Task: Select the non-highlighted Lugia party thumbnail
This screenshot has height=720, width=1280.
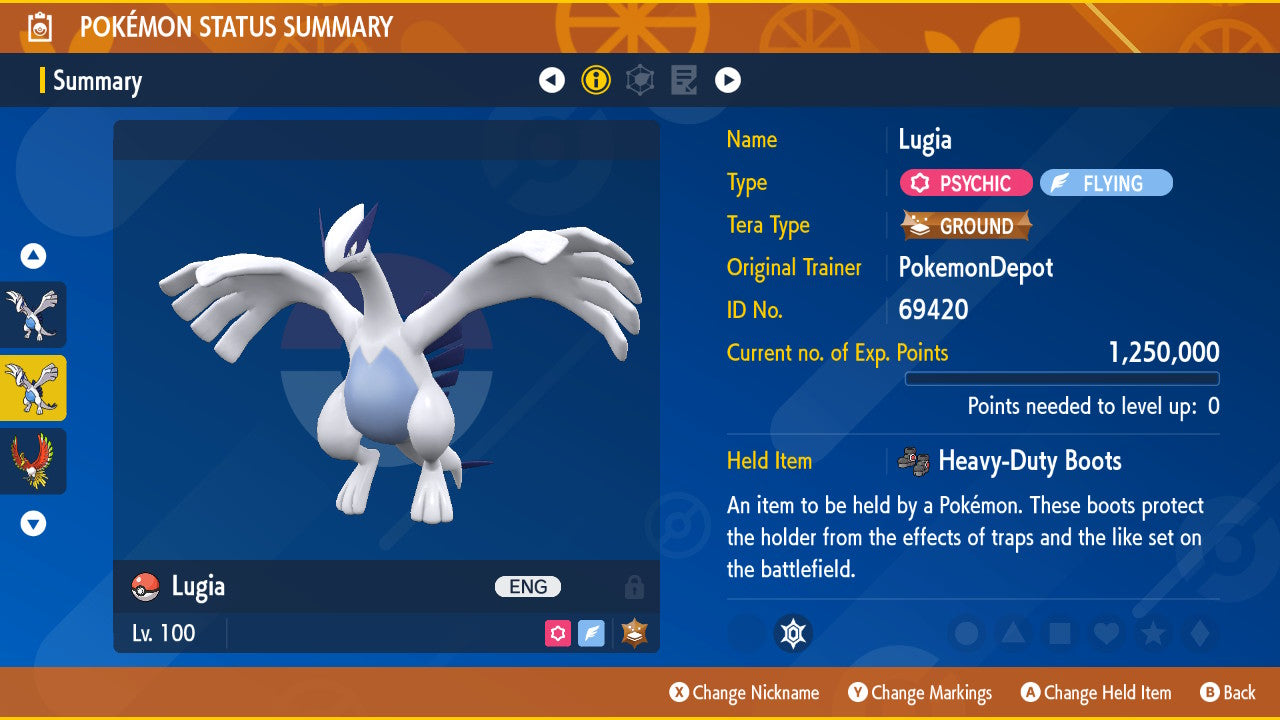Action: [x=33, y=314]
